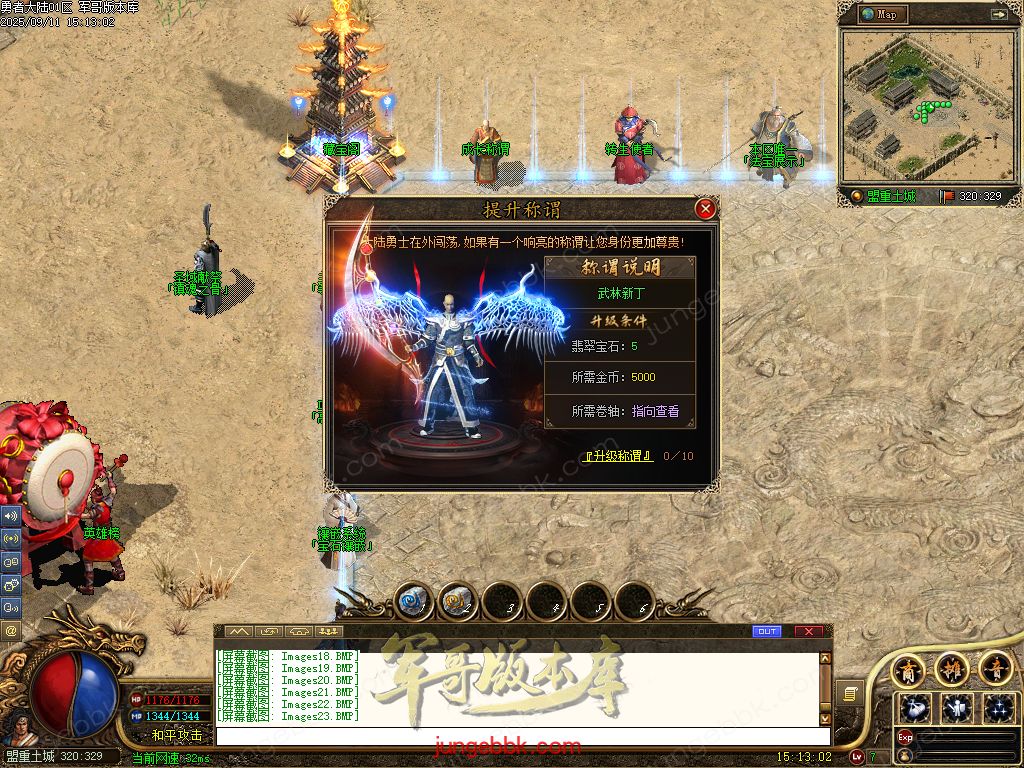The image size is (1024, 768).
Task: Click 指向查看 for the required scroll
Action: 655,411
